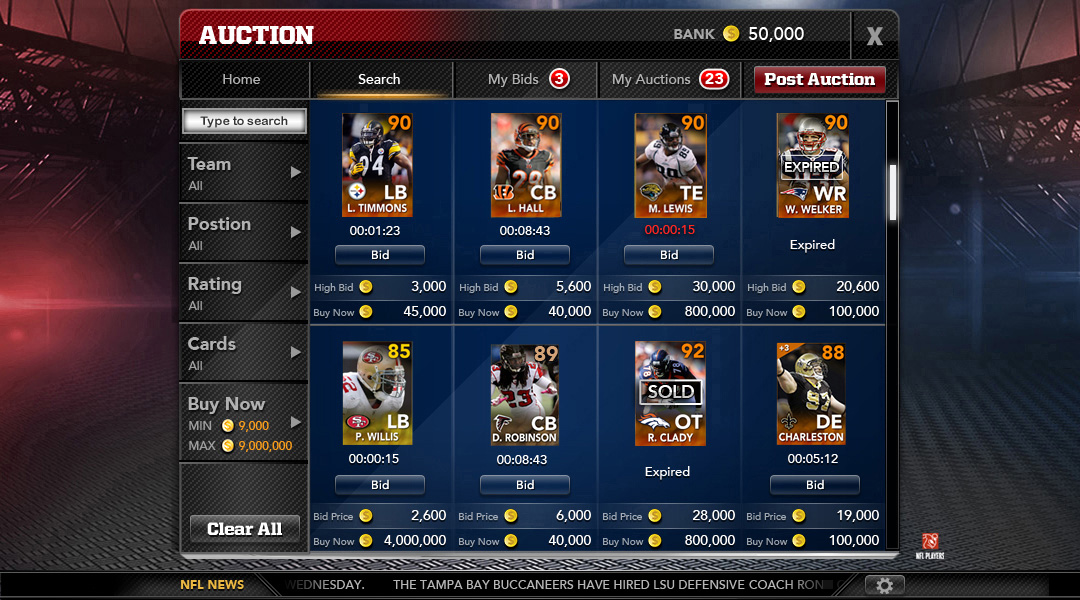The height and width of the screenshot is (600, 1080).
Task: Select the P. Willis player card
Action: coord(378,393)
